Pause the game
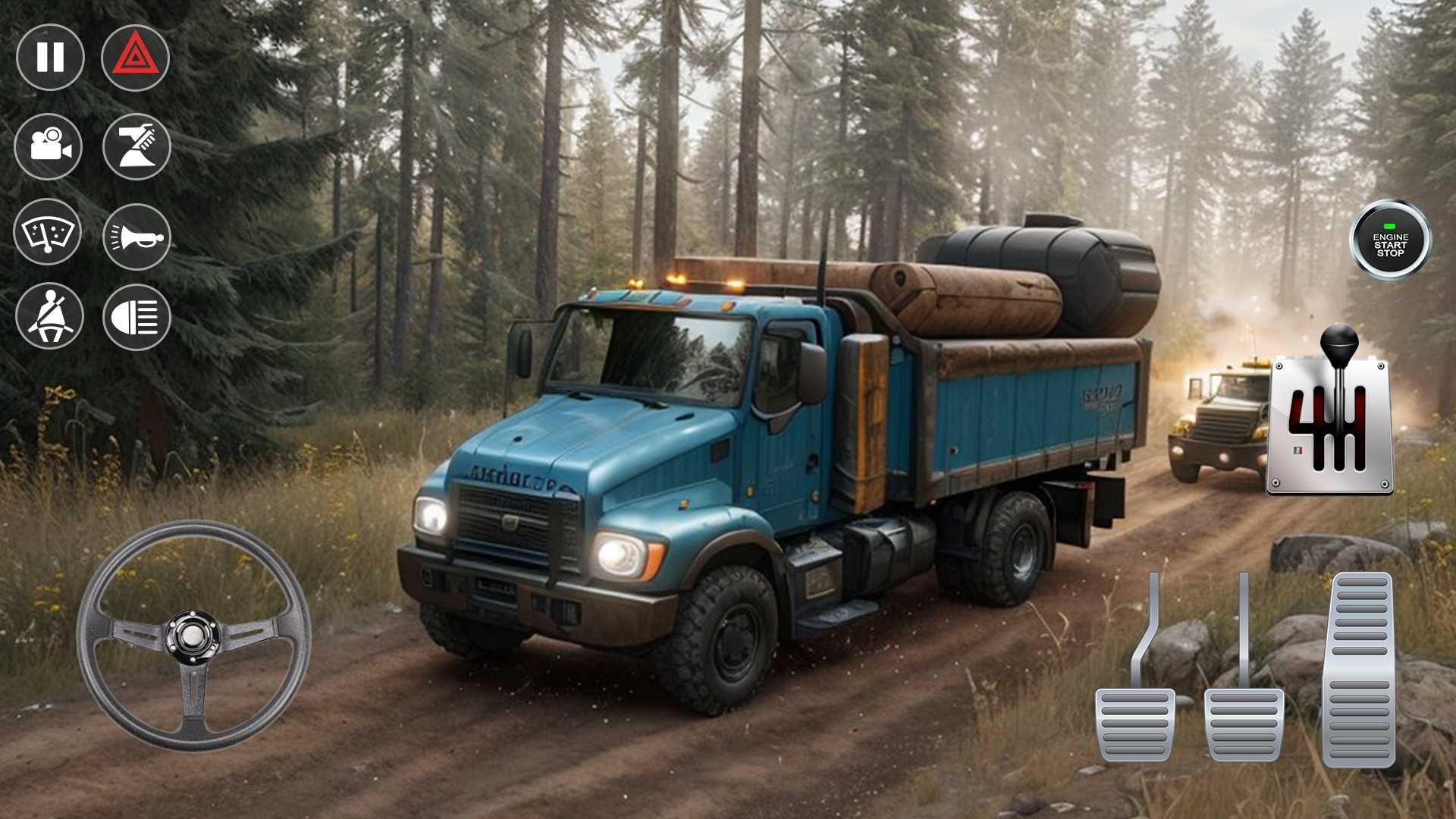Screen dimensions: 1456x819 [50, 58]
